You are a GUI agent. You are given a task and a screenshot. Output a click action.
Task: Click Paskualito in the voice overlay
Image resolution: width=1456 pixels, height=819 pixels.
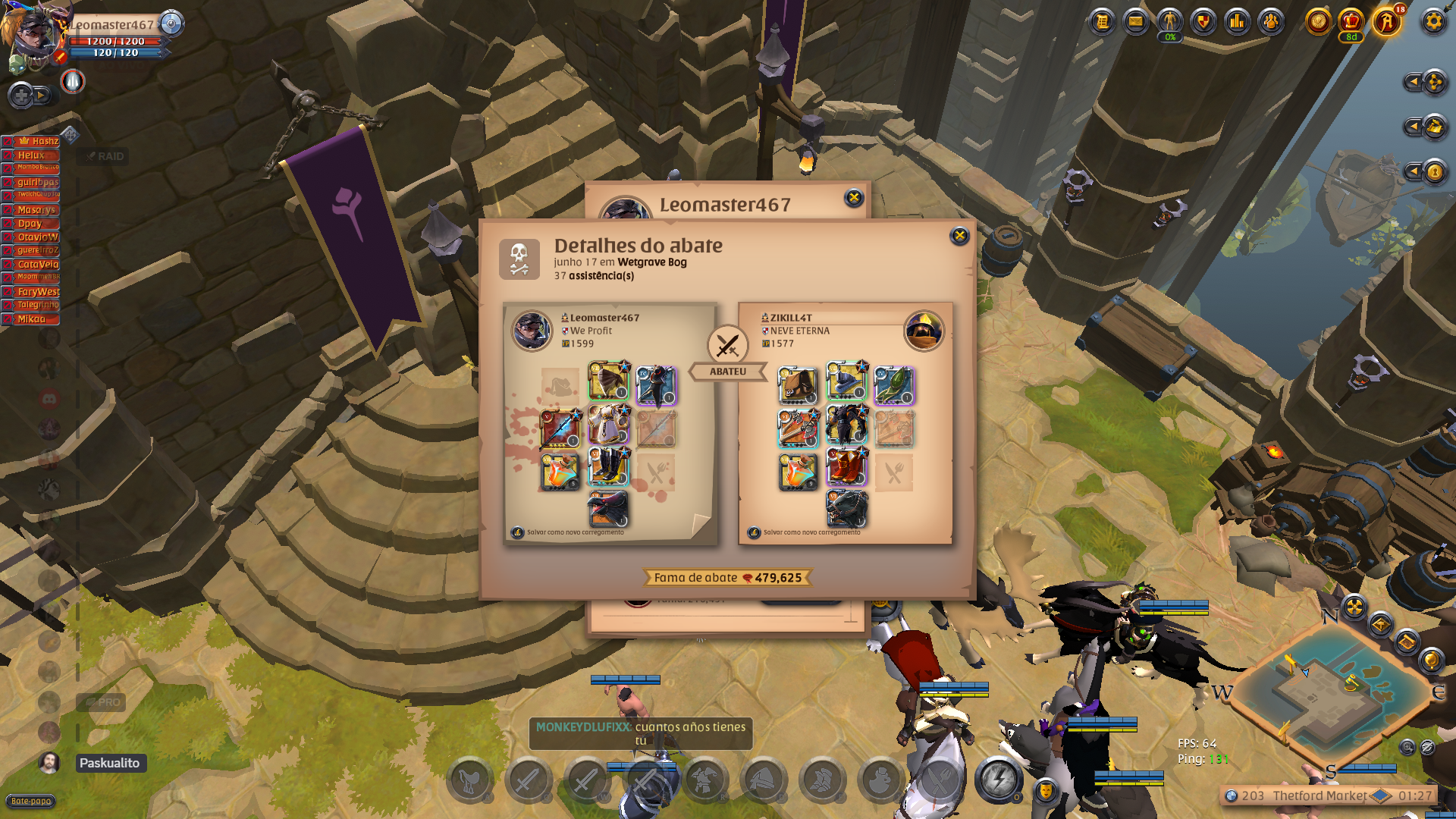click(109, 763)
